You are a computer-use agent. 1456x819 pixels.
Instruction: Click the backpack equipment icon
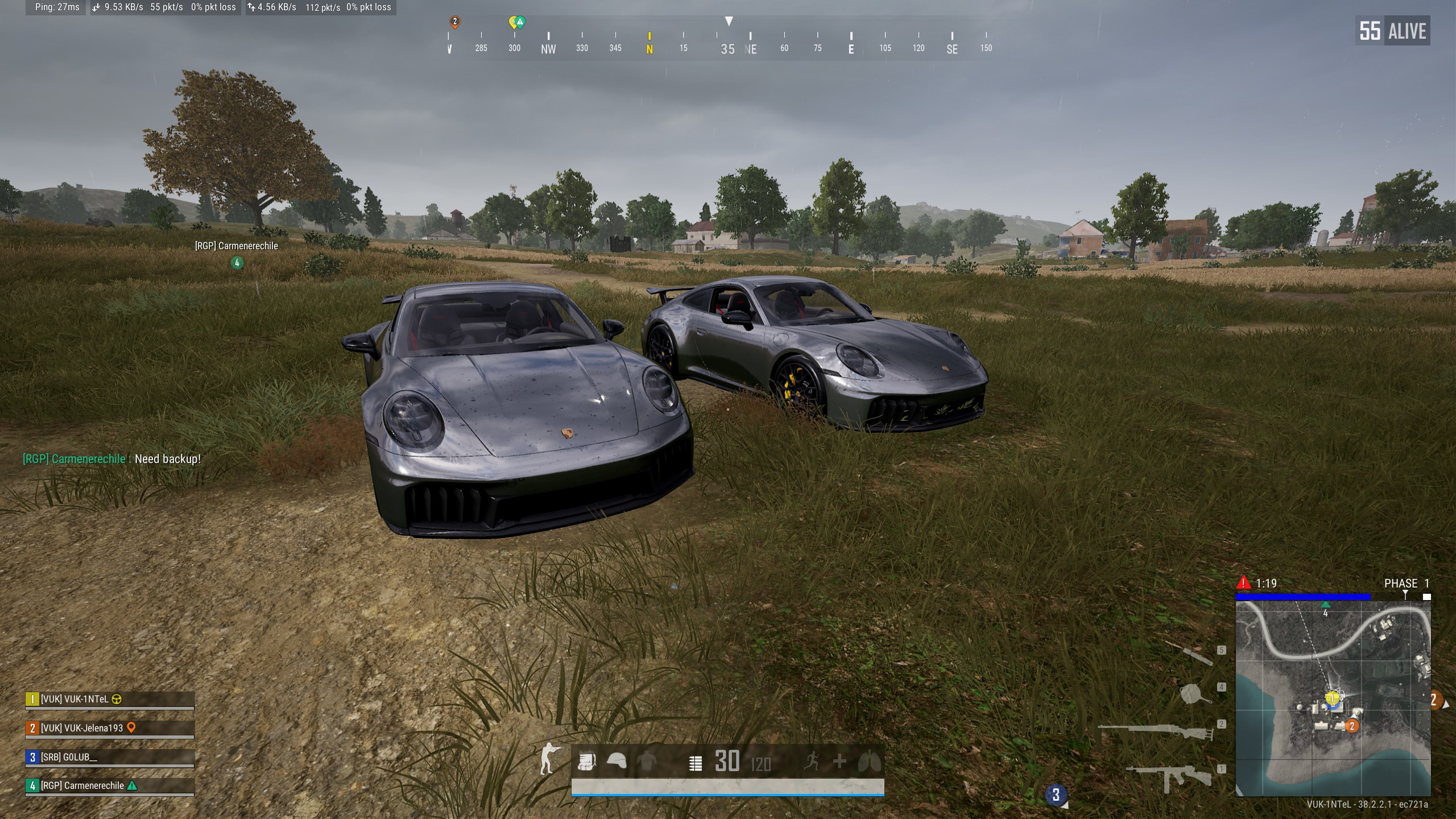tap(586, 761)
